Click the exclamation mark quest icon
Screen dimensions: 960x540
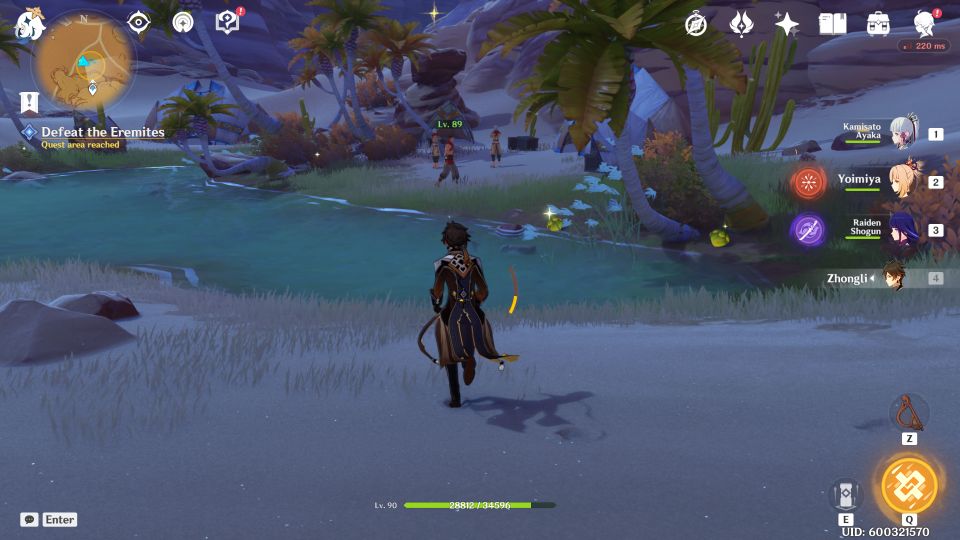tap(28, 102)
